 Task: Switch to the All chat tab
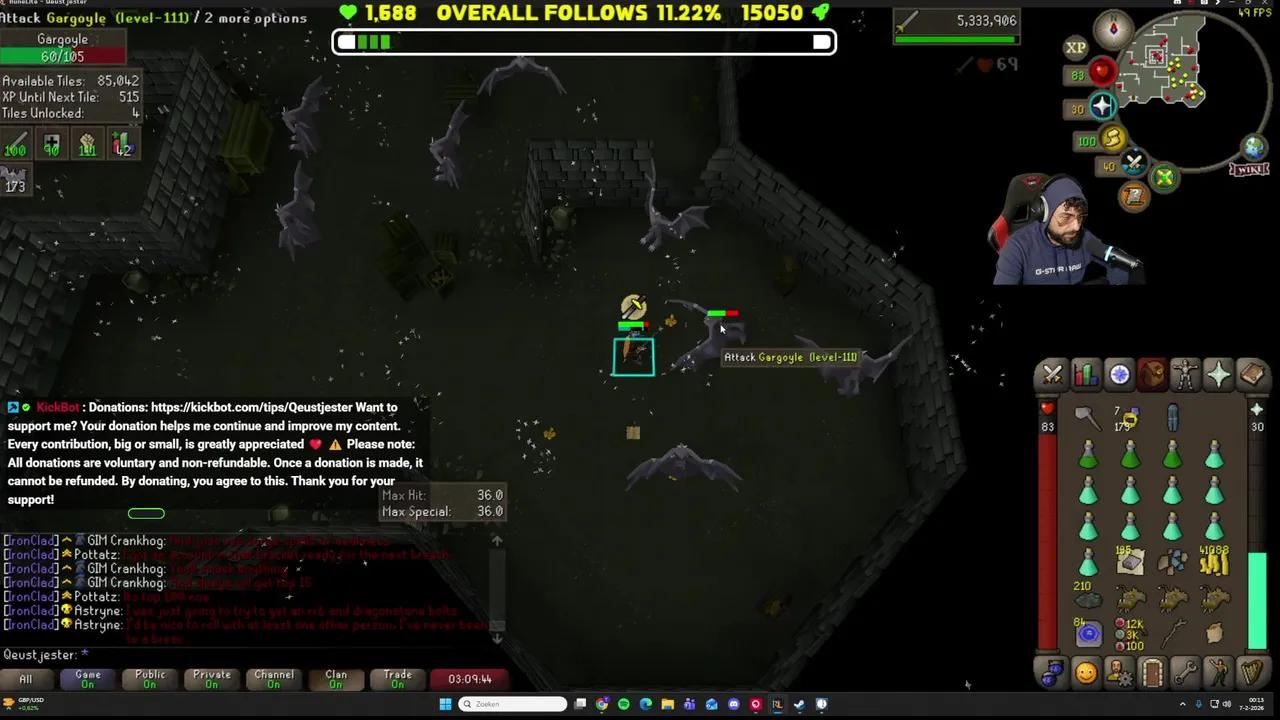tap(26, 678)
